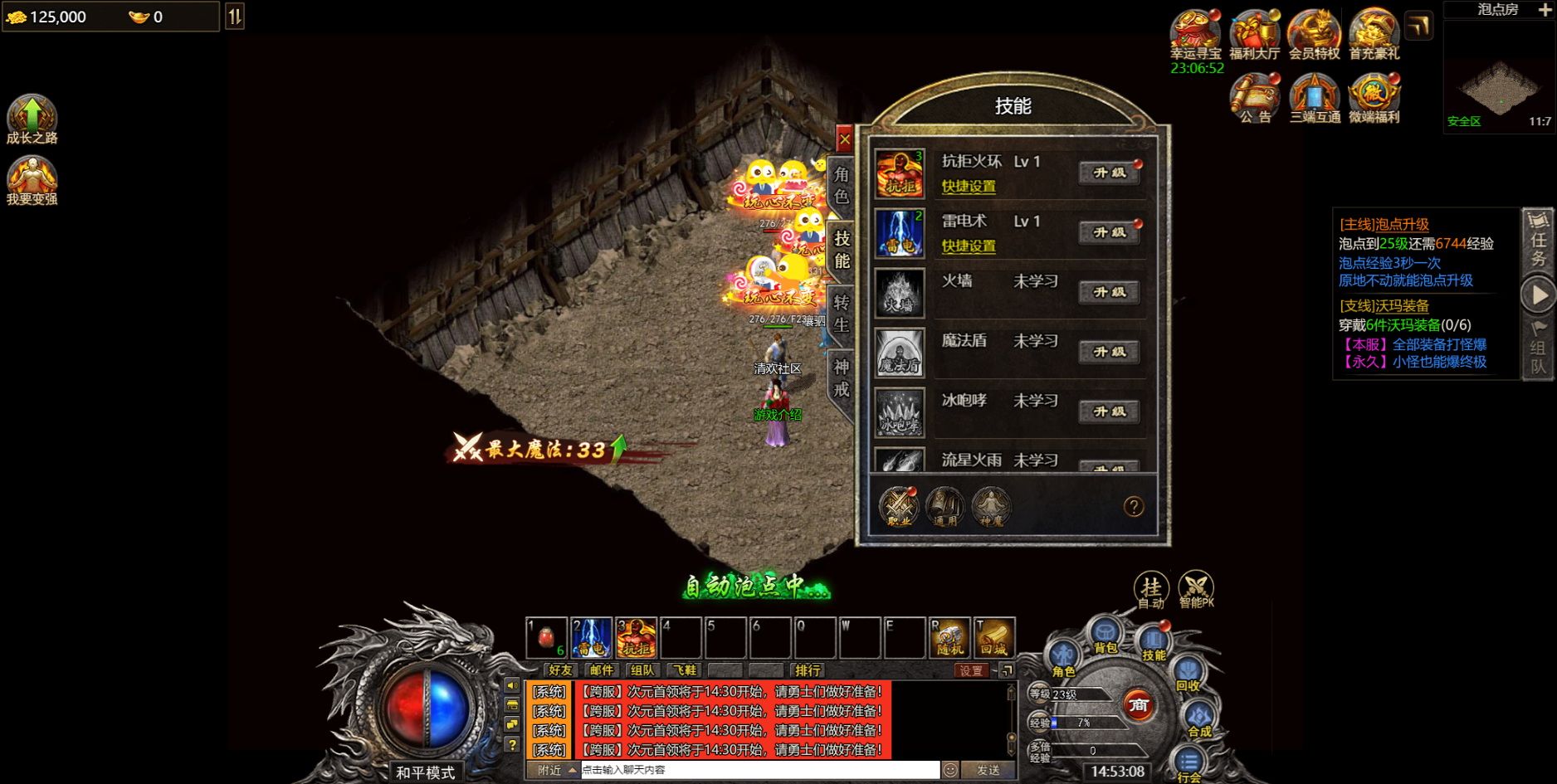This screenshot has width=1557, height=784.
Task: Close the skill panel with red X
Action: [844, 139]
